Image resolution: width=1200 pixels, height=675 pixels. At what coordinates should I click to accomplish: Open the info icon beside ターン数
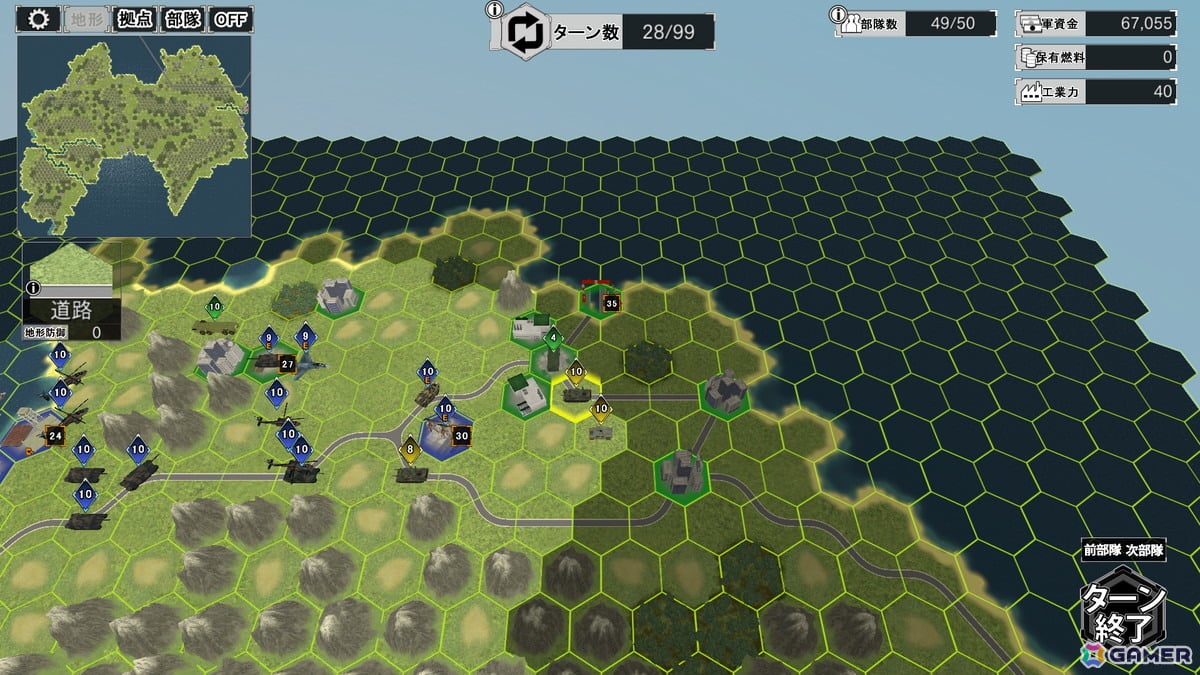pos(493,10)
